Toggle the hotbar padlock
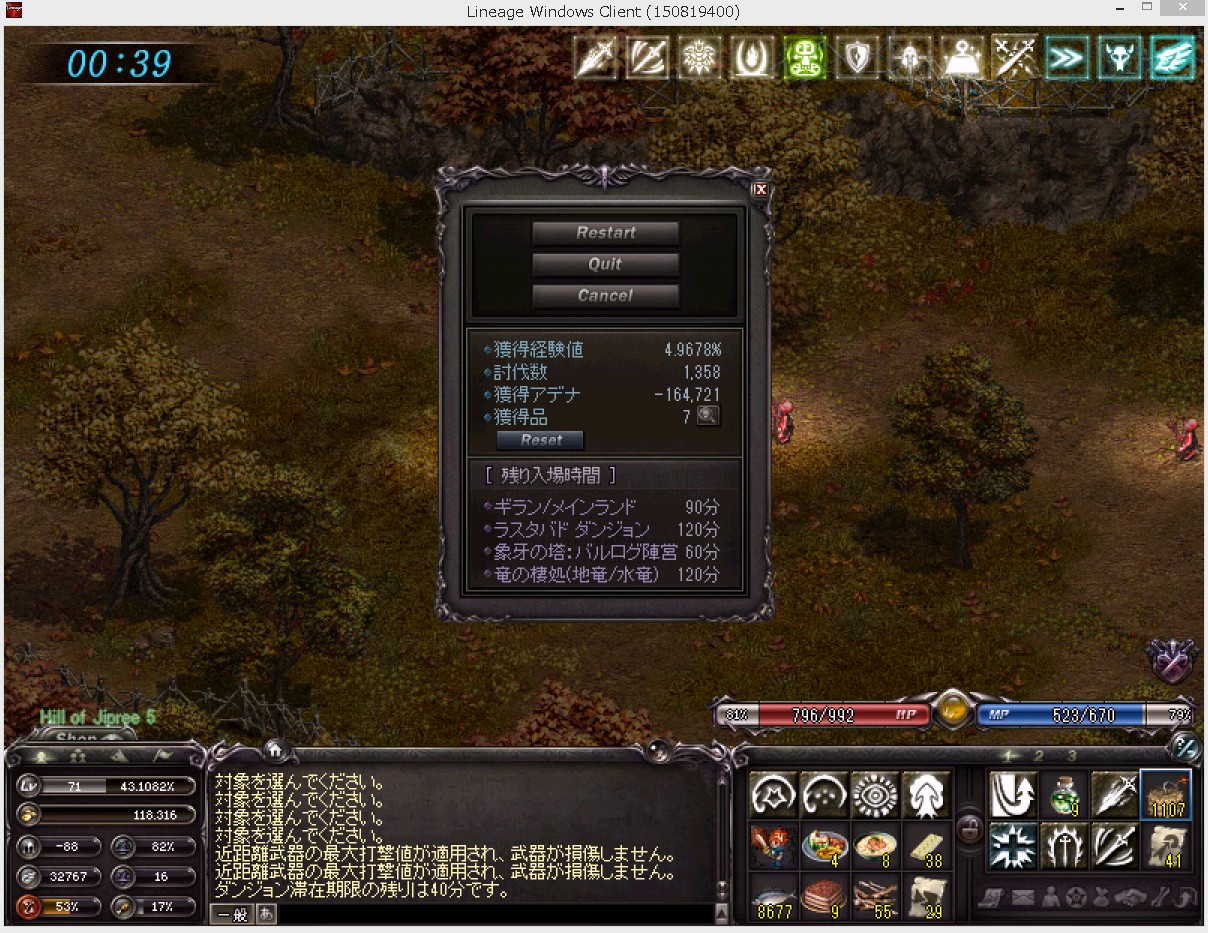The height and width of the screenshot is (933, 1208). point(968,828)
